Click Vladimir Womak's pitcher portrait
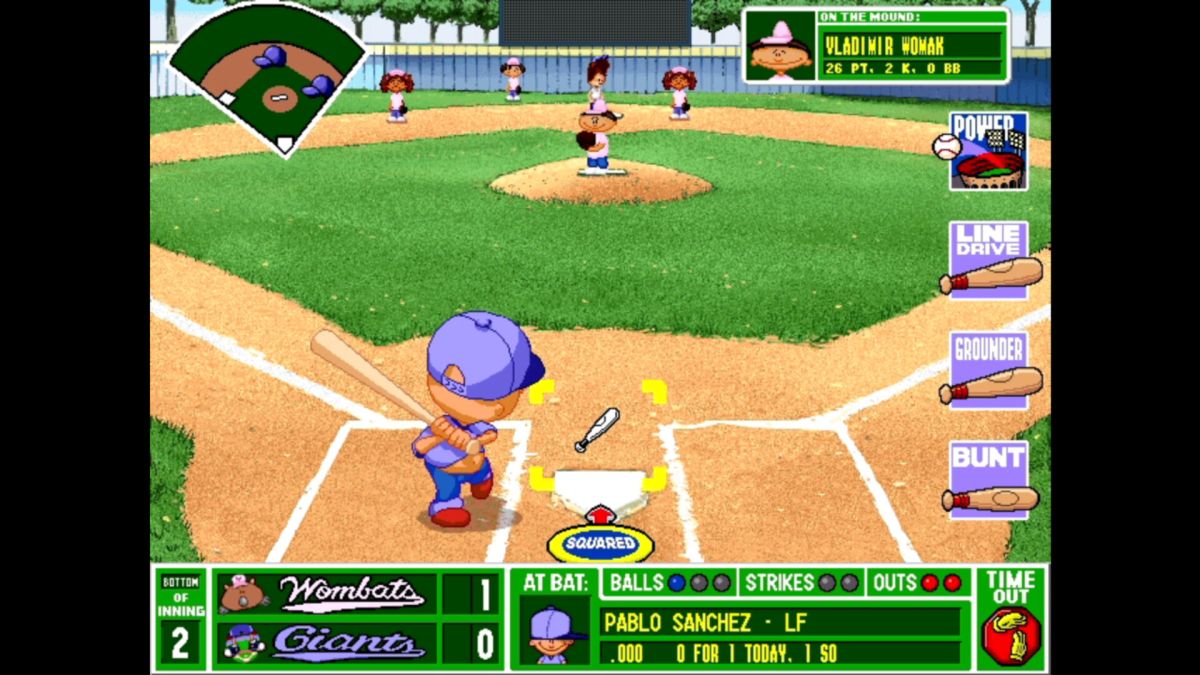The width and height of the screenshot is (1200, 675). (780, 47)
